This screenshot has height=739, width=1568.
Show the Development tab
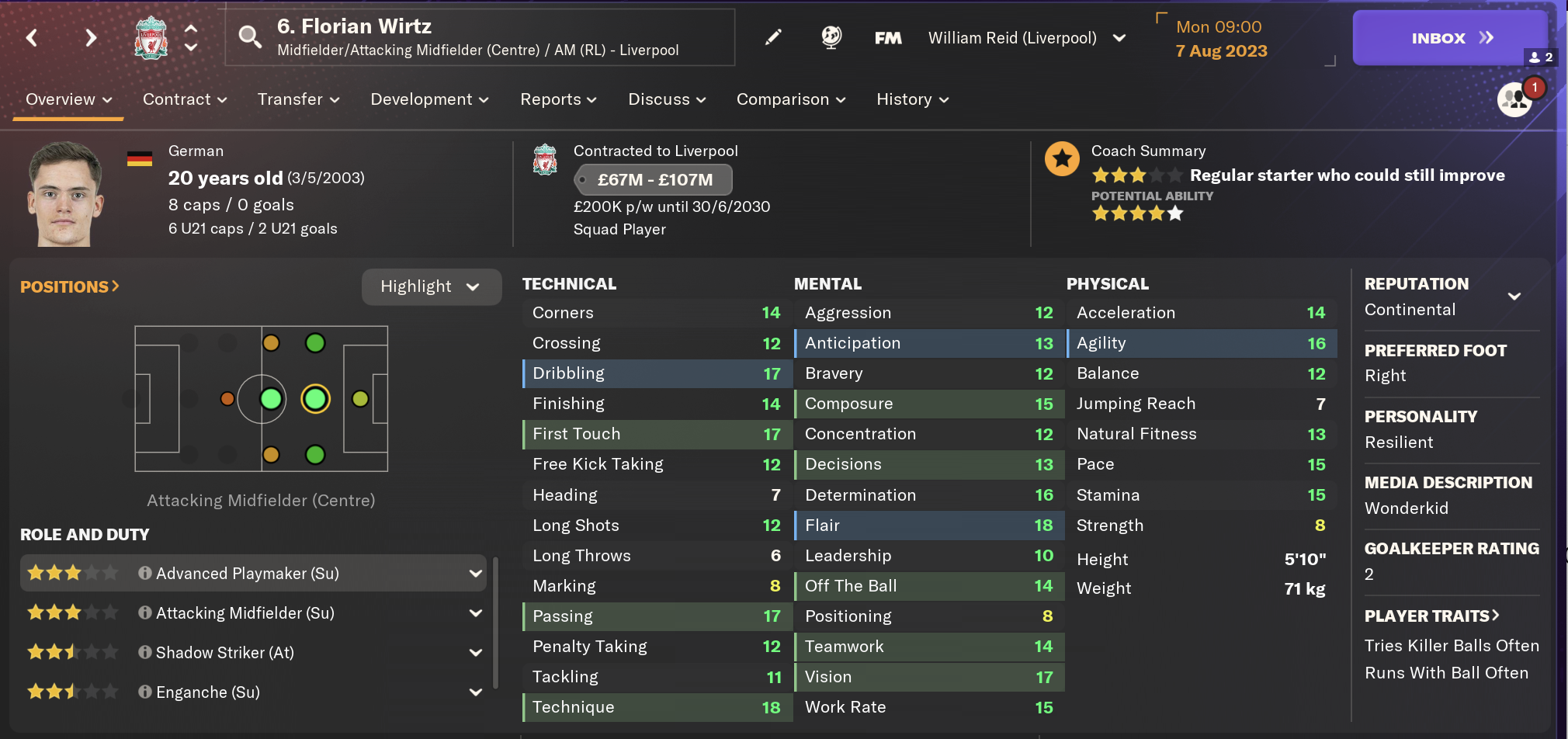429,99
